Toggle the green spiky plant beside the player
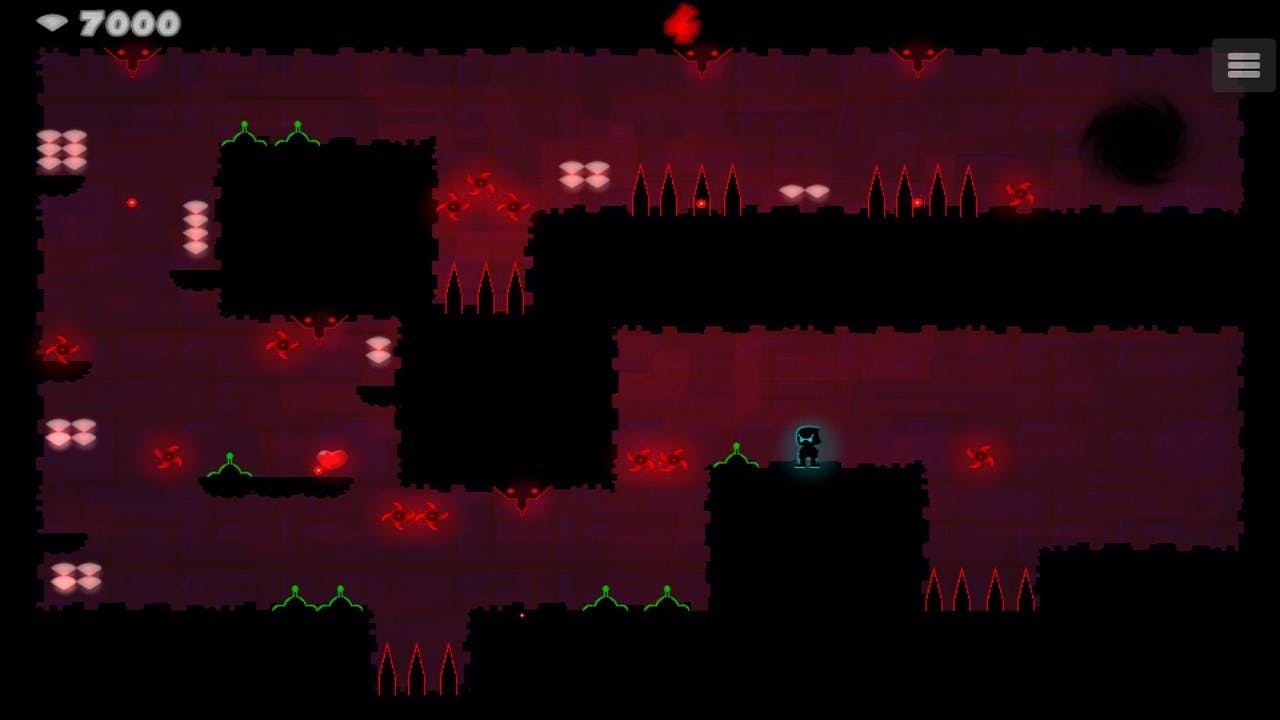This screenshot has height=720, width=1280. coord(737,455)
